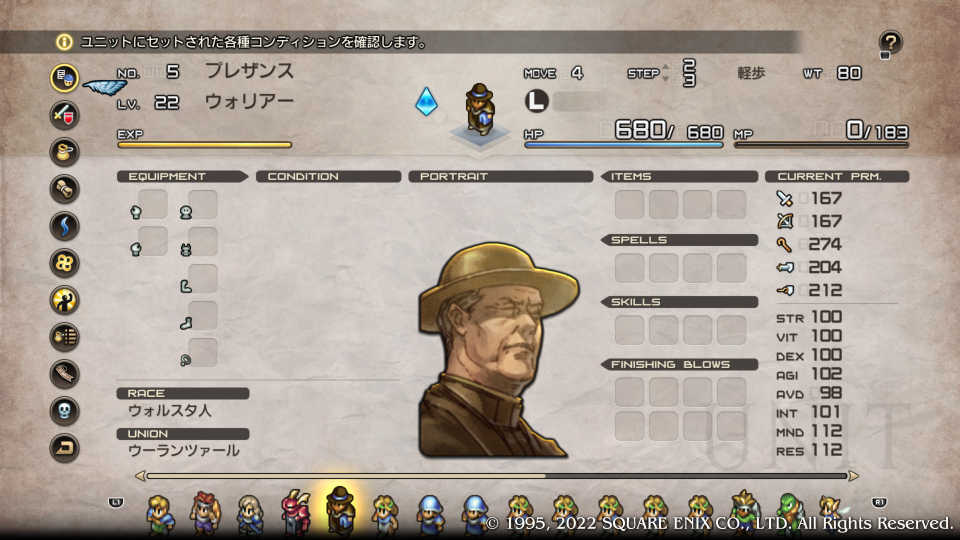The height and width of the screenshot is (540, 960).
Task: Select the grey-haired unit in roster
Action: coord(250,512)
